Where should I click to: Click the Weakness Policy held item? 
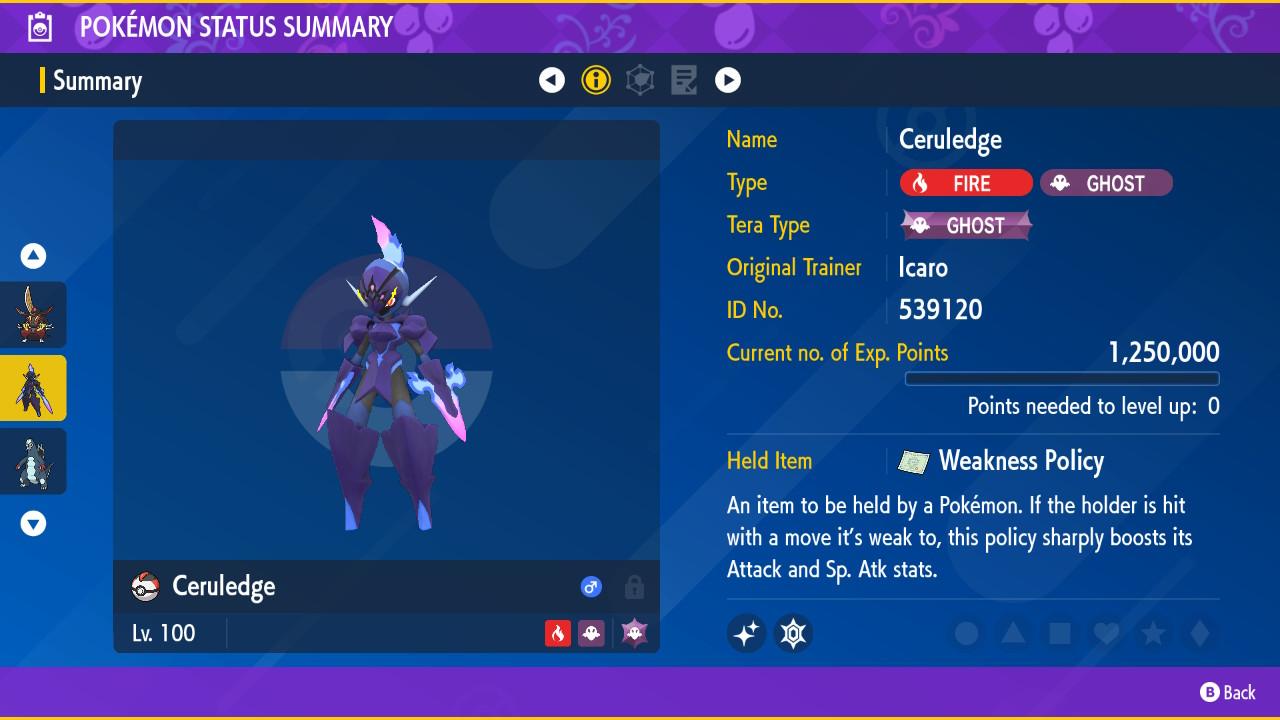1020,461
